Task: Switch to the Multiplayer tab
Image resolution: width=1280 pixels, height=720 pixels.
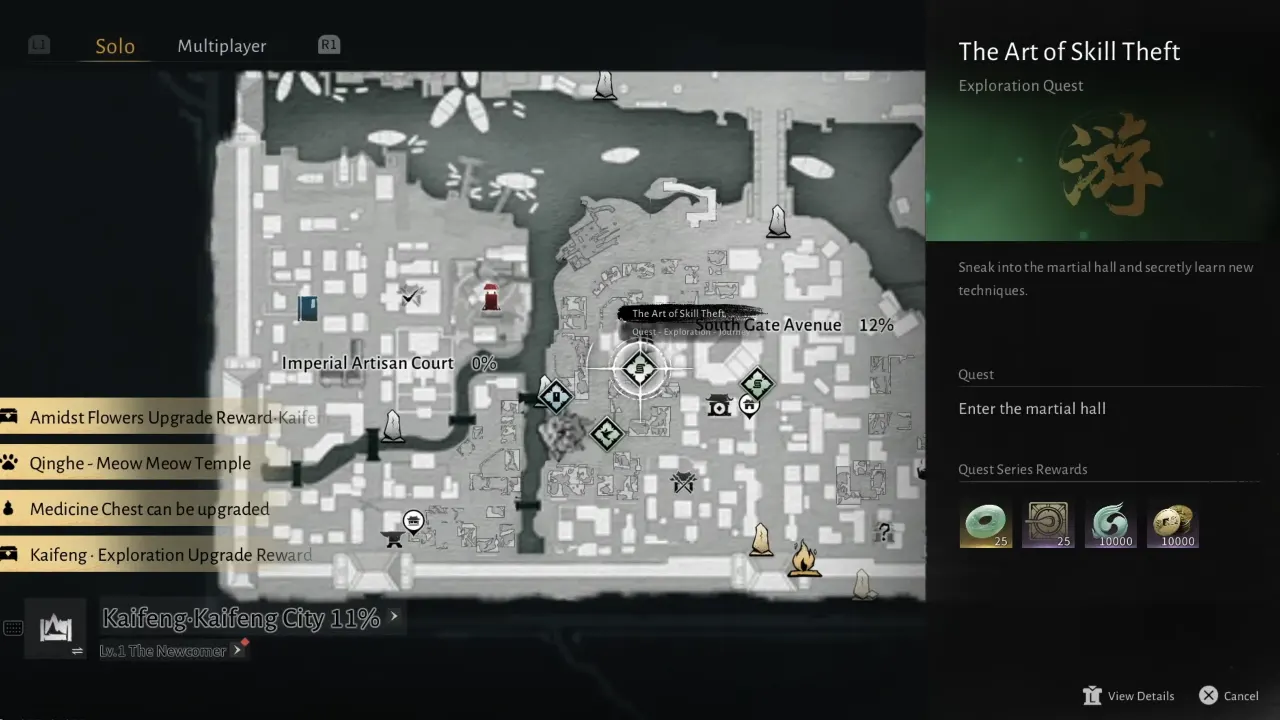Action: point(221,46)
